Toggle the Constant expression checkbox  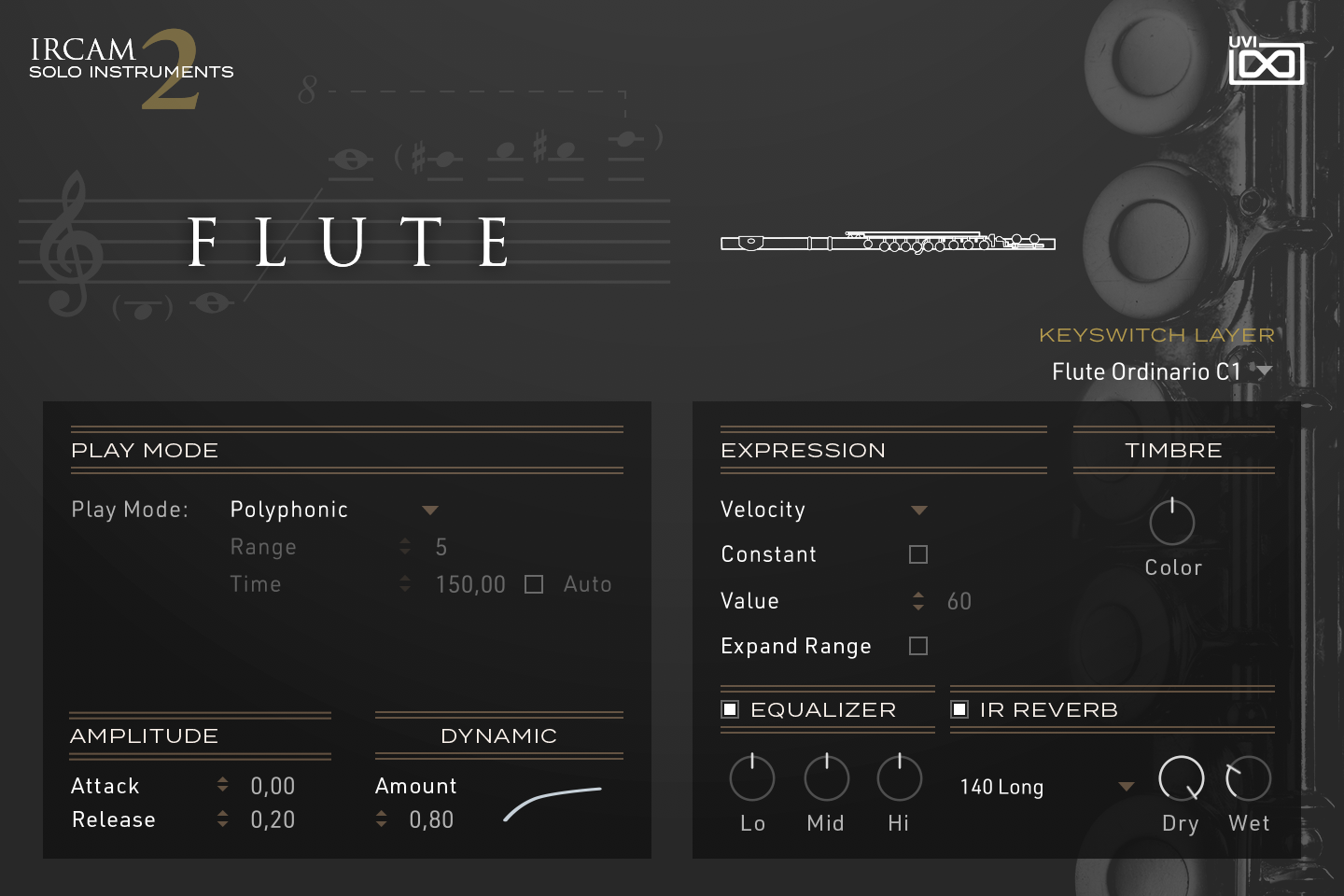coord(917,553)
